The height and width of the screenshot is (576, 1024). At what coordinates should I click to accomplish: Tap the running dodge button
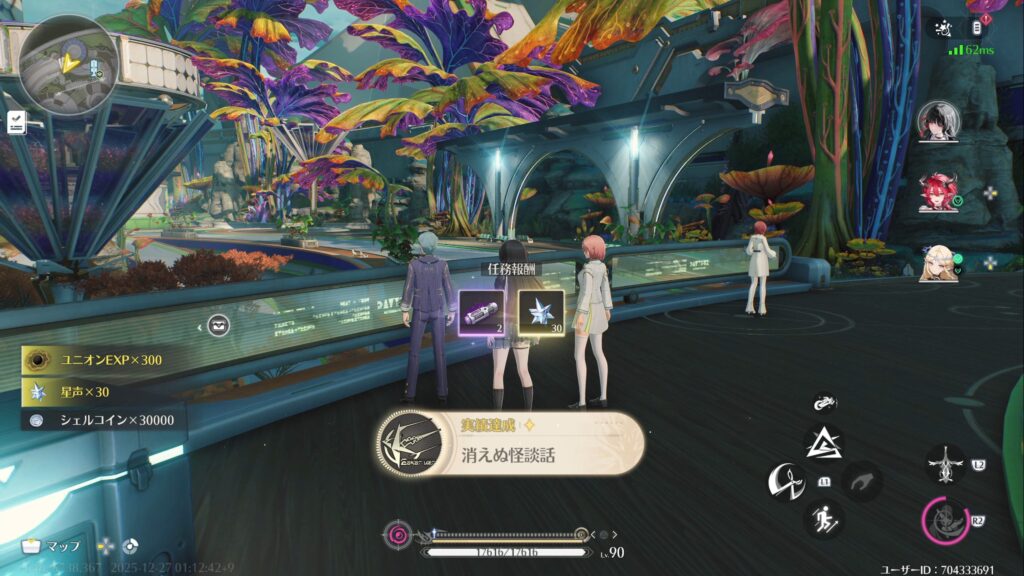[824, 519]
